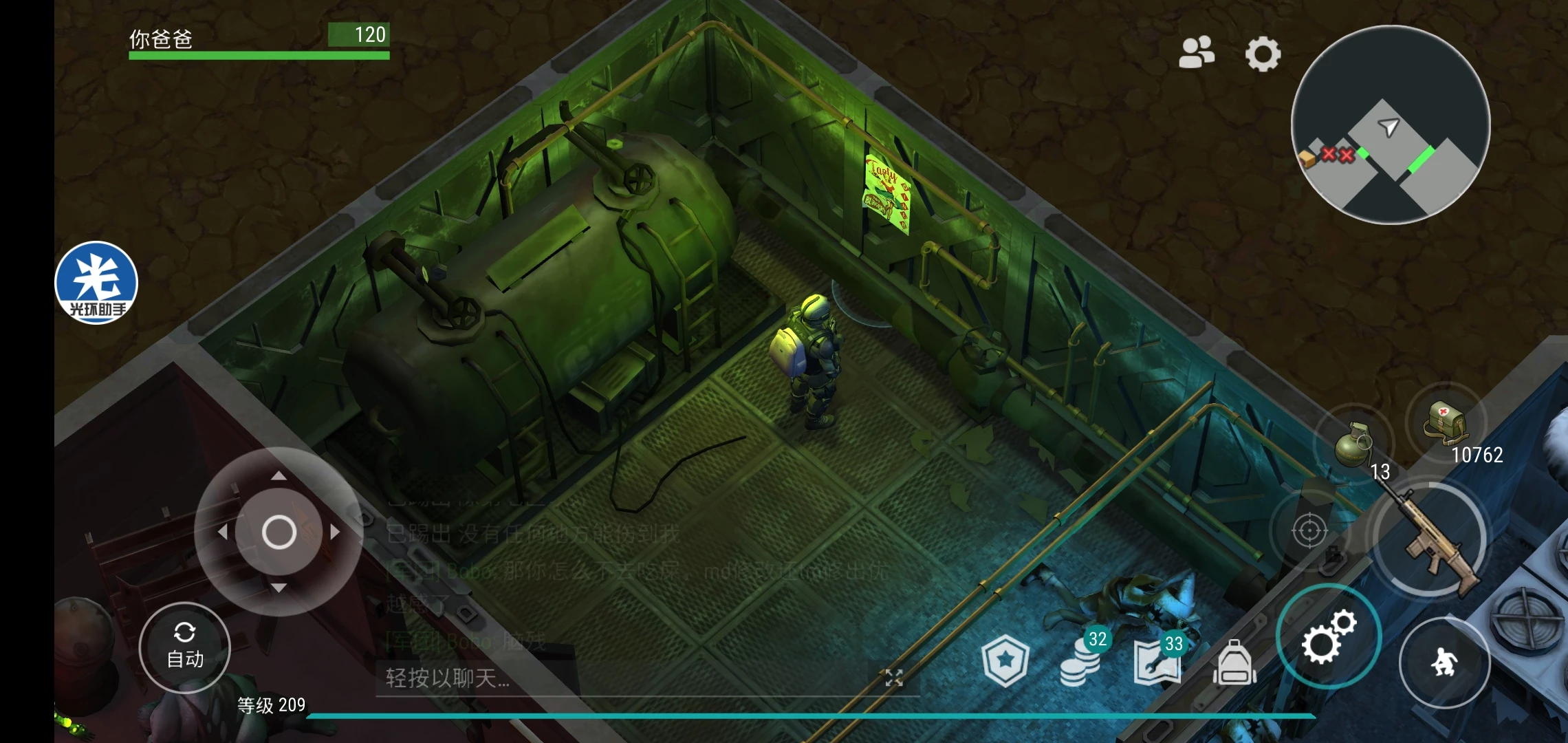Screen dimensions: 1568x743
Task: Tap the crosshair auto-aim button
Action: (1309, 531)
